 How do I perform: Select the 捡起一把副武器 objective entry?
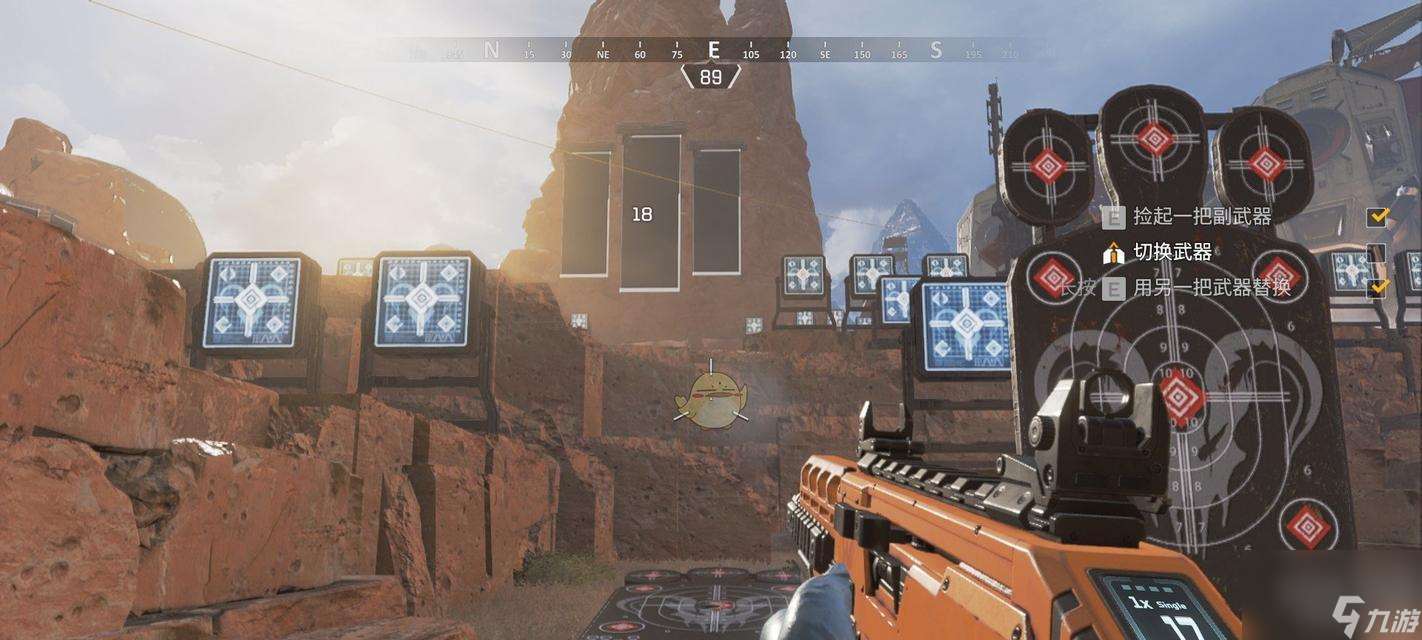(1201, 216)
